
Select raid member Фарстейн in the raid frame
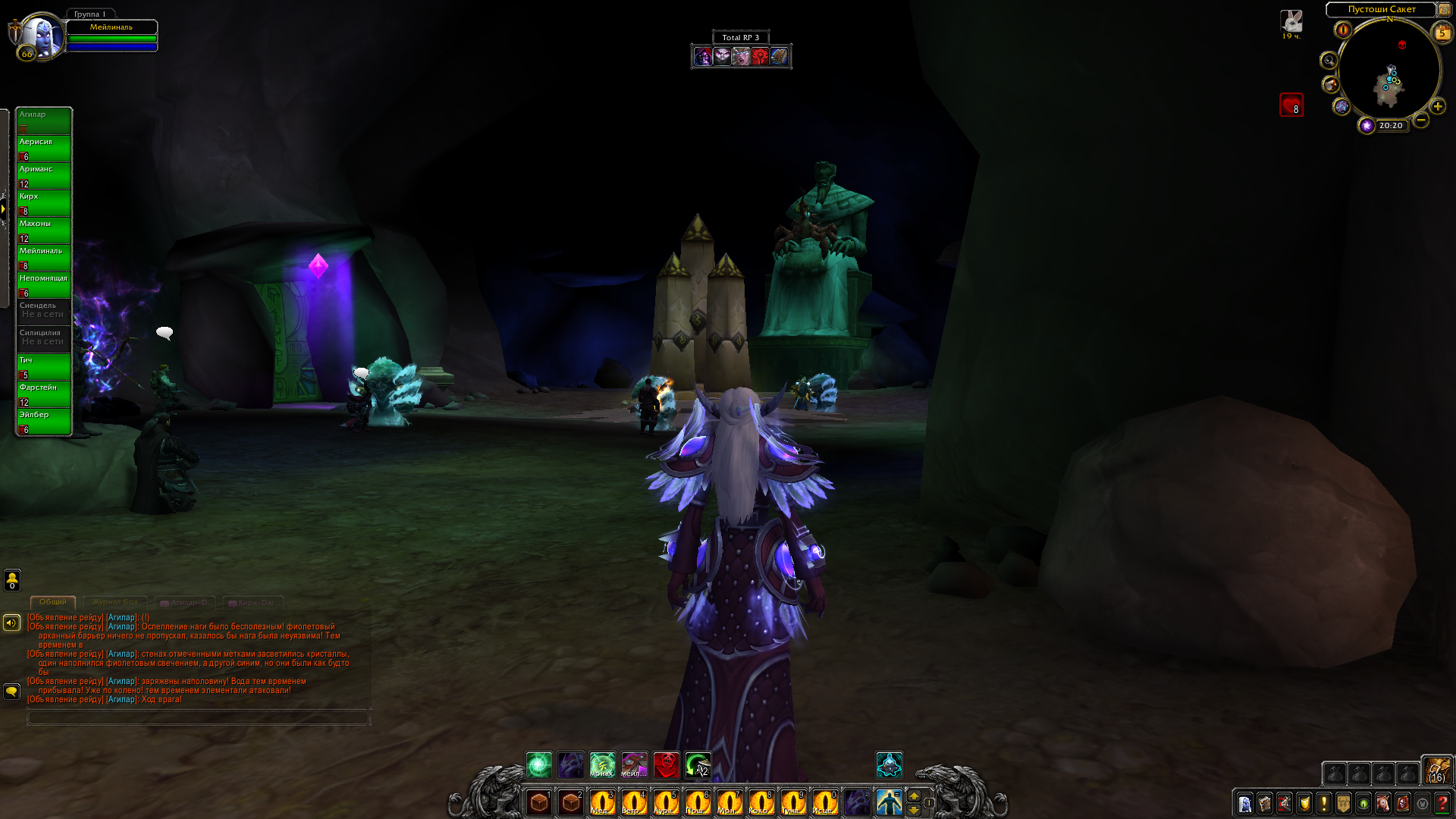tap(44, 394)
